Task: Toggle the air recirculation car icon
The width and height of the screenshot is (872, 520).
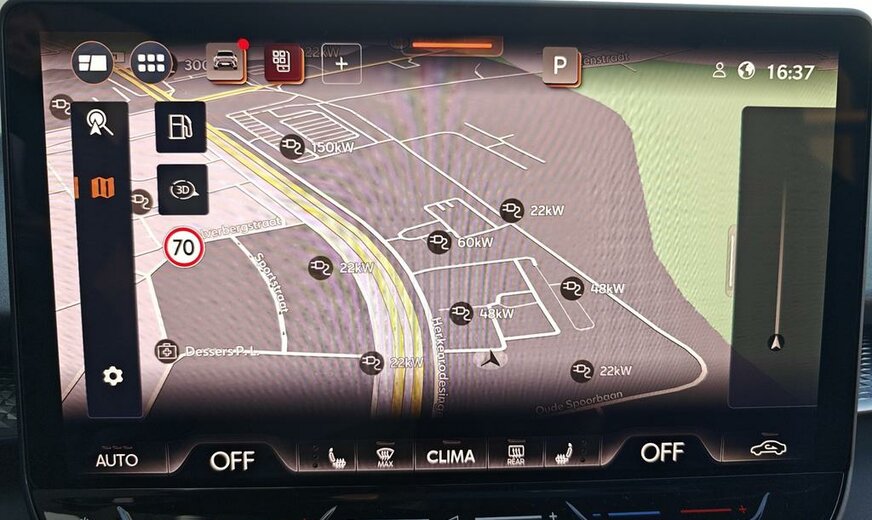Action: point(768,449)
